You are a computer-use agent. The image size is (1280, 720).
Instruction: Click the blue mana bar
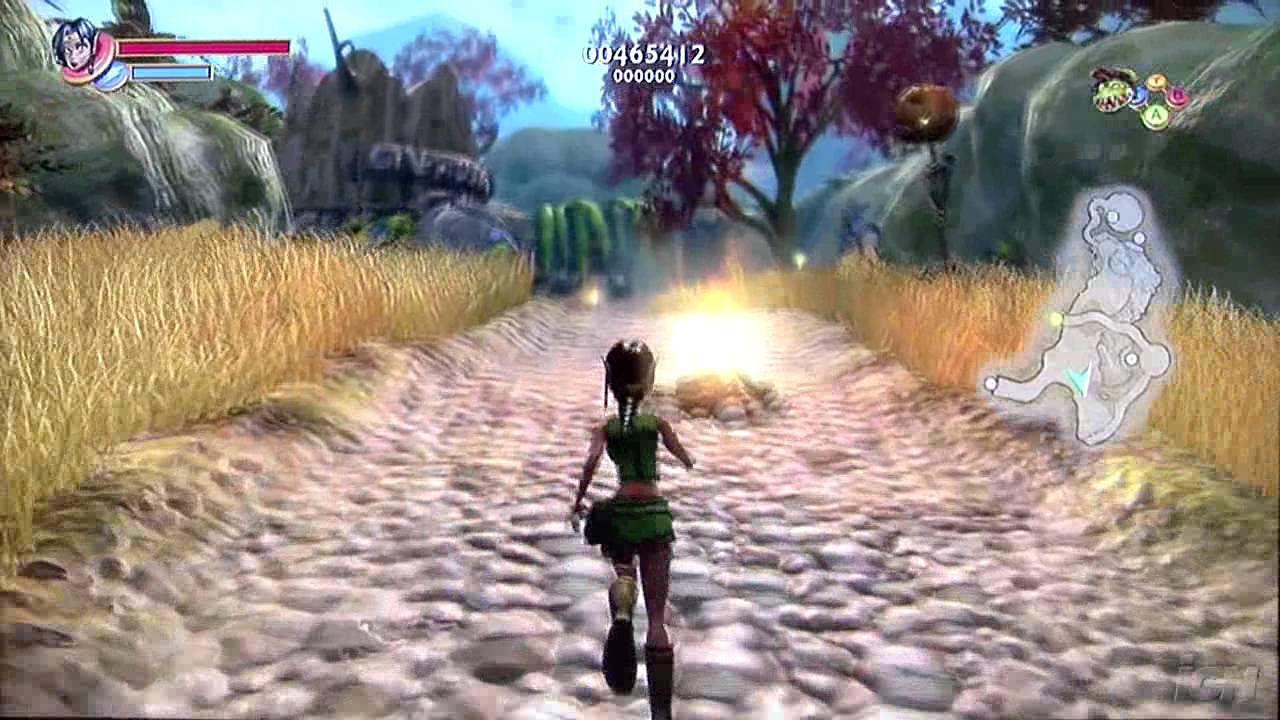tap(170, 73)
